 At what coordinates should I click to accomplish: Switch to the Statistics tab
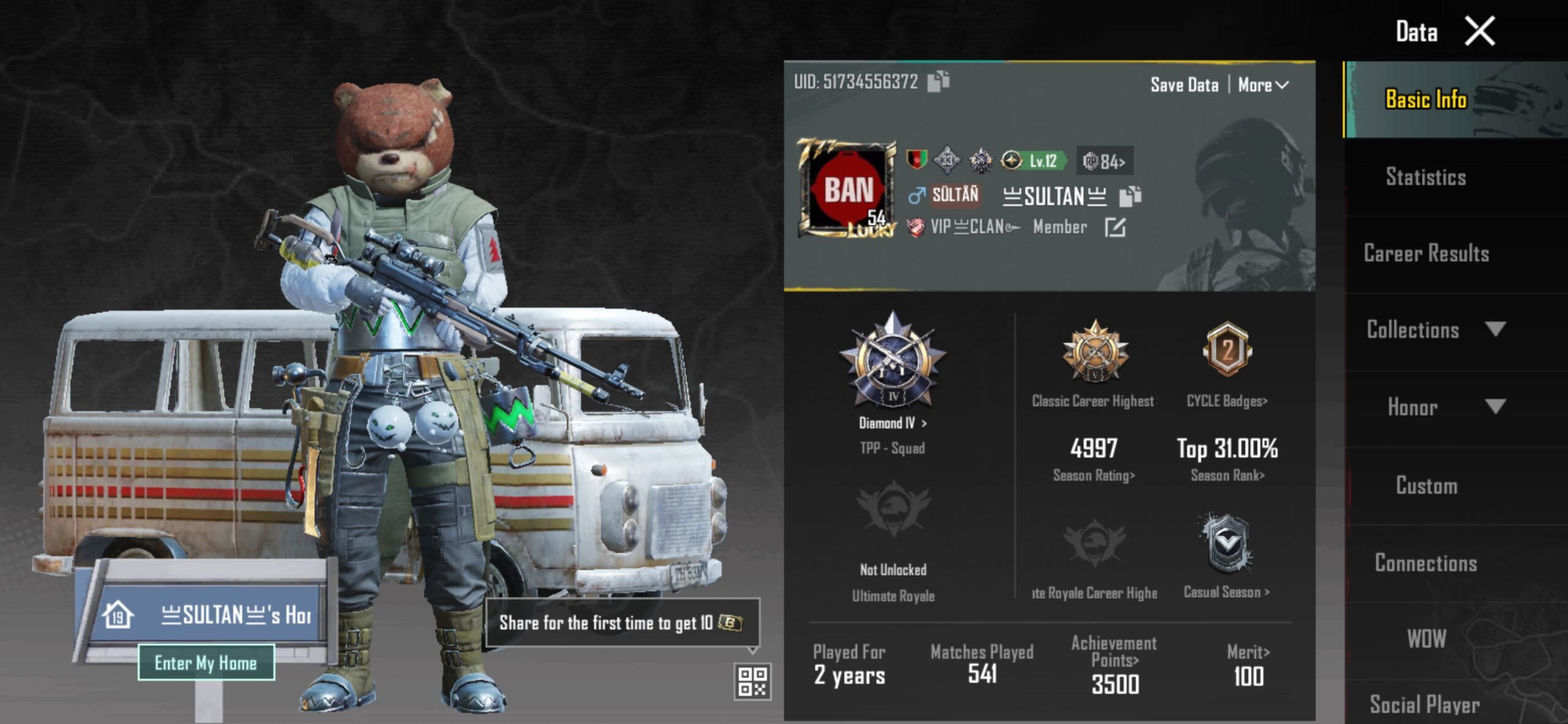[x=1425, y=177]
